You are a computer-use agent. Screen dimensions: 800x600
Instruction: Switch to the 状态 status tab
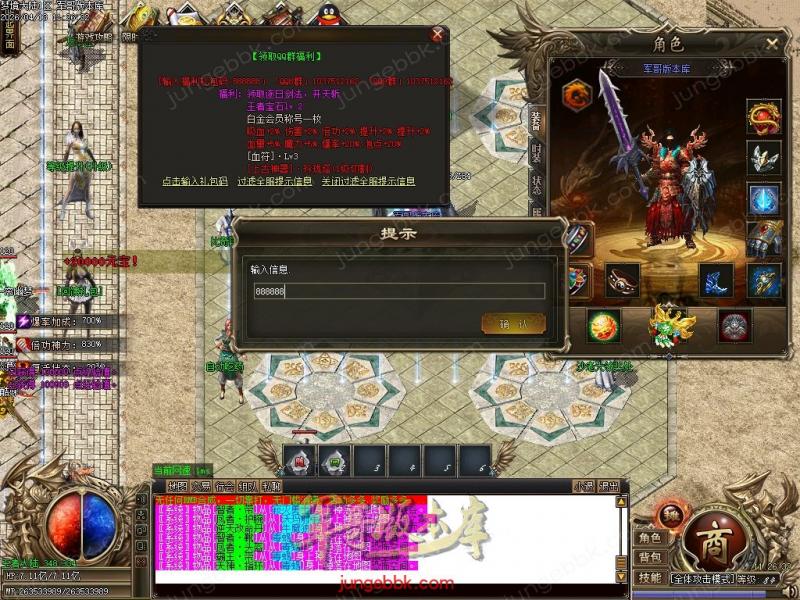[537, 187]
